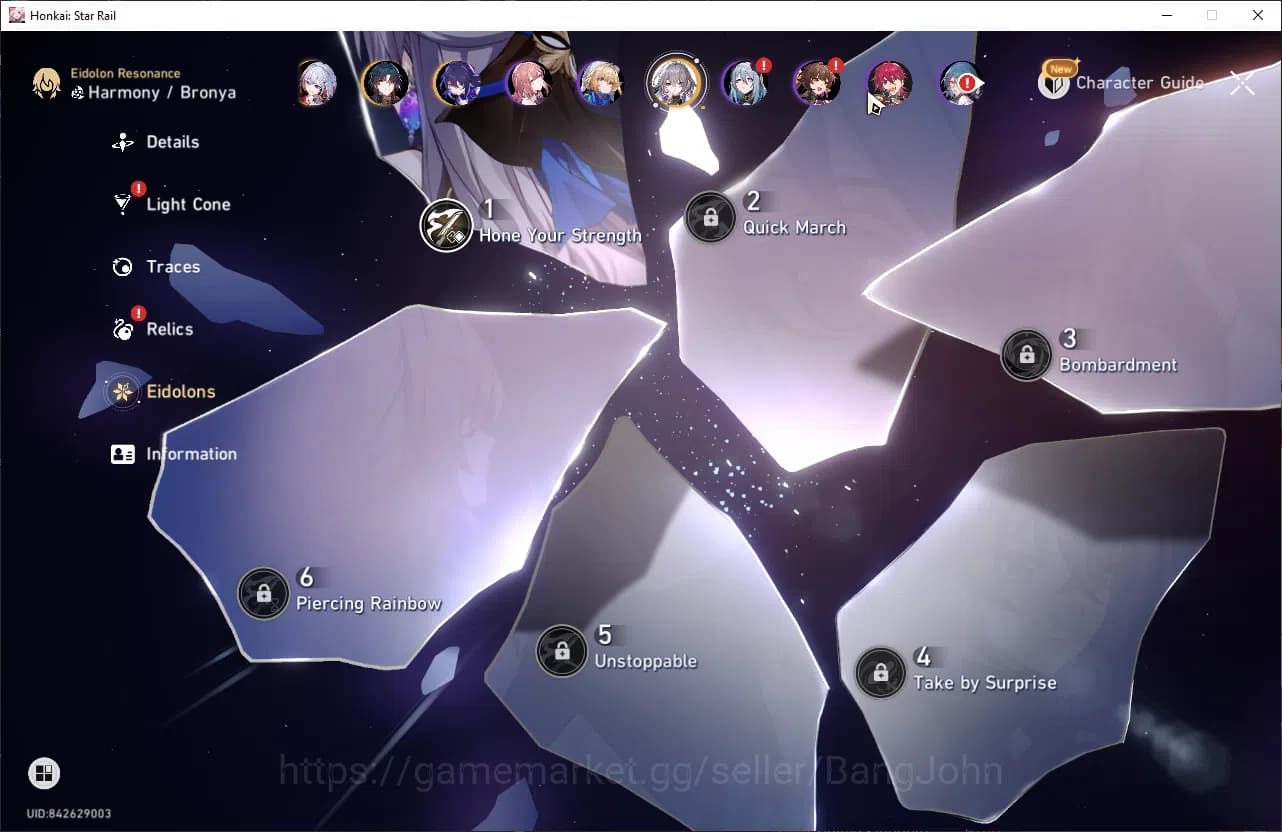
Task: Close the character menu with the X
Action: (x=1242, y=82)
